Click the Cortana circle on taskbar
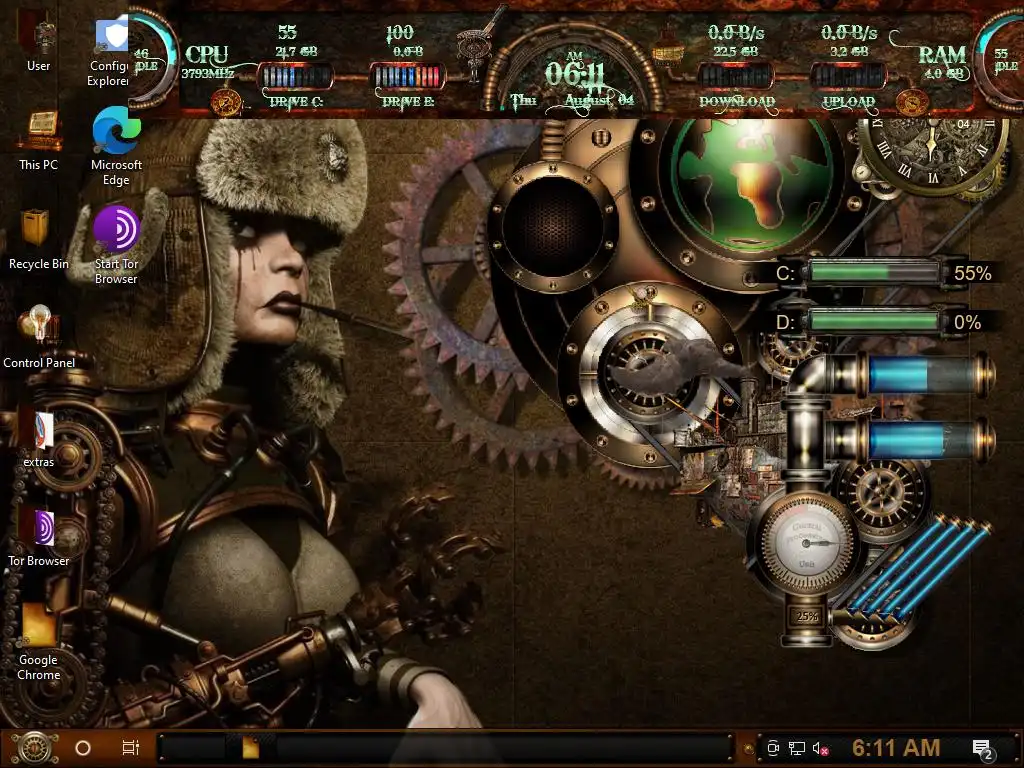Image resolution: width=1024 pixels, height=768 pixels. coord(83,748)
